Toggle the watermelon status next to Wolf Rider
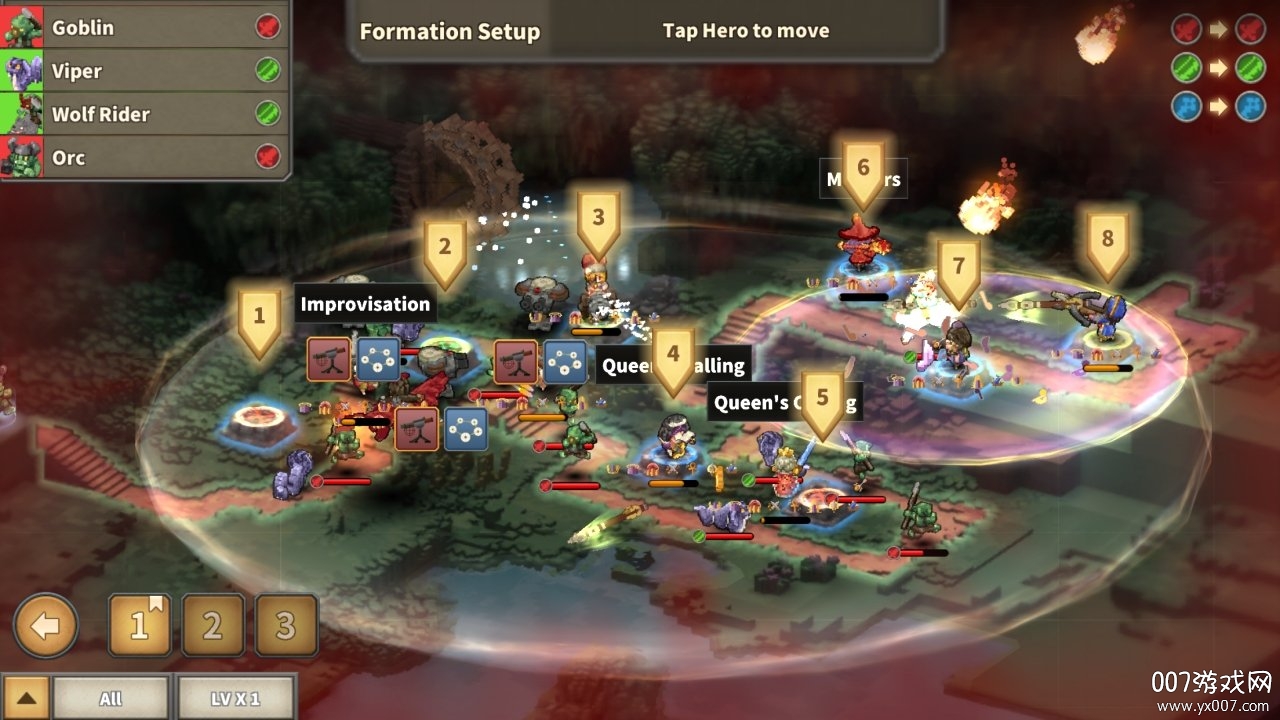The image size is (1280, 720). tap(266, 113)
